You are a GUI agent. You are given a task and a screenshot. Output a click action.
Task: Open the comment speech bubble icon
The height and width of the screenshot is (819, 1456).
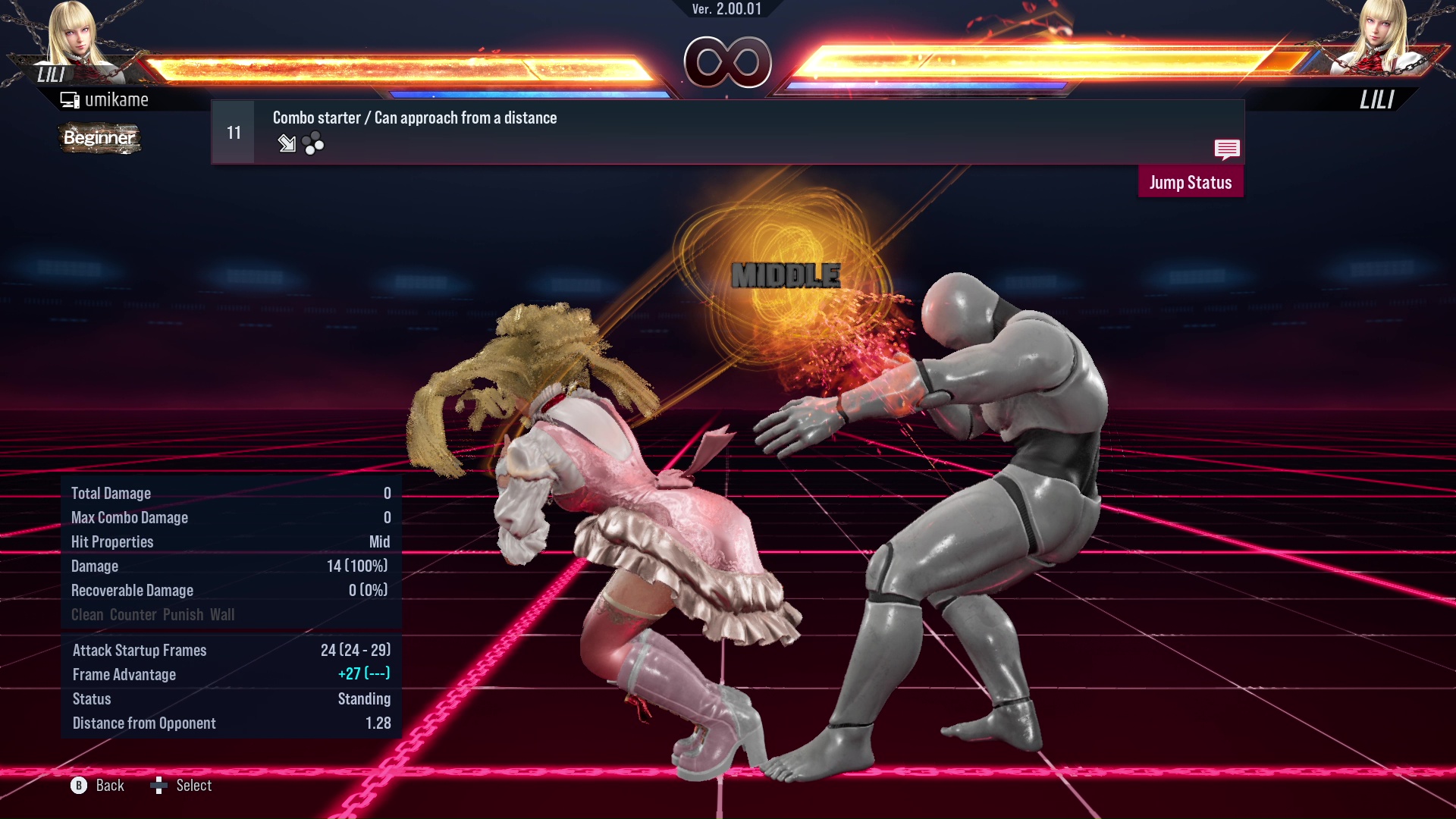tap(1227, 150)
